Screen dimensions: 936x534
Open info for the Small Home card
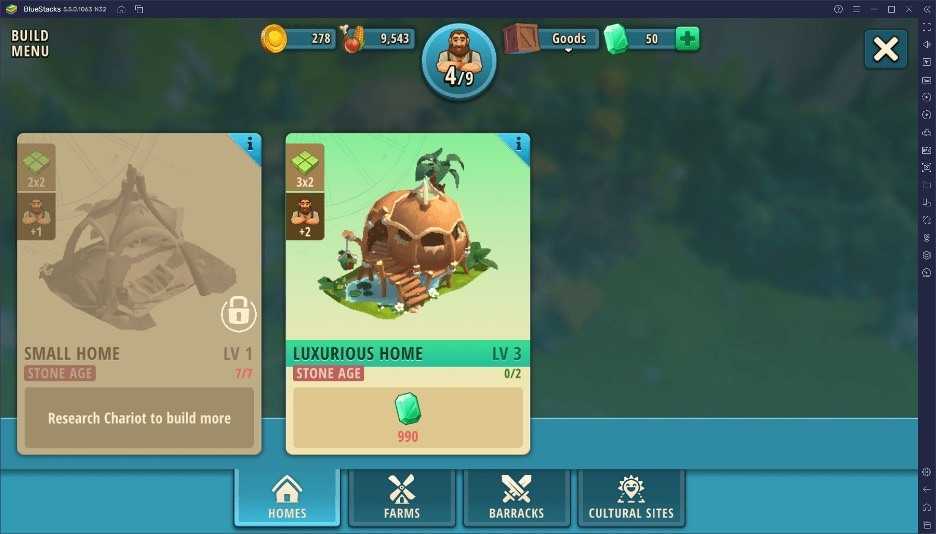(x=250, y=145)
